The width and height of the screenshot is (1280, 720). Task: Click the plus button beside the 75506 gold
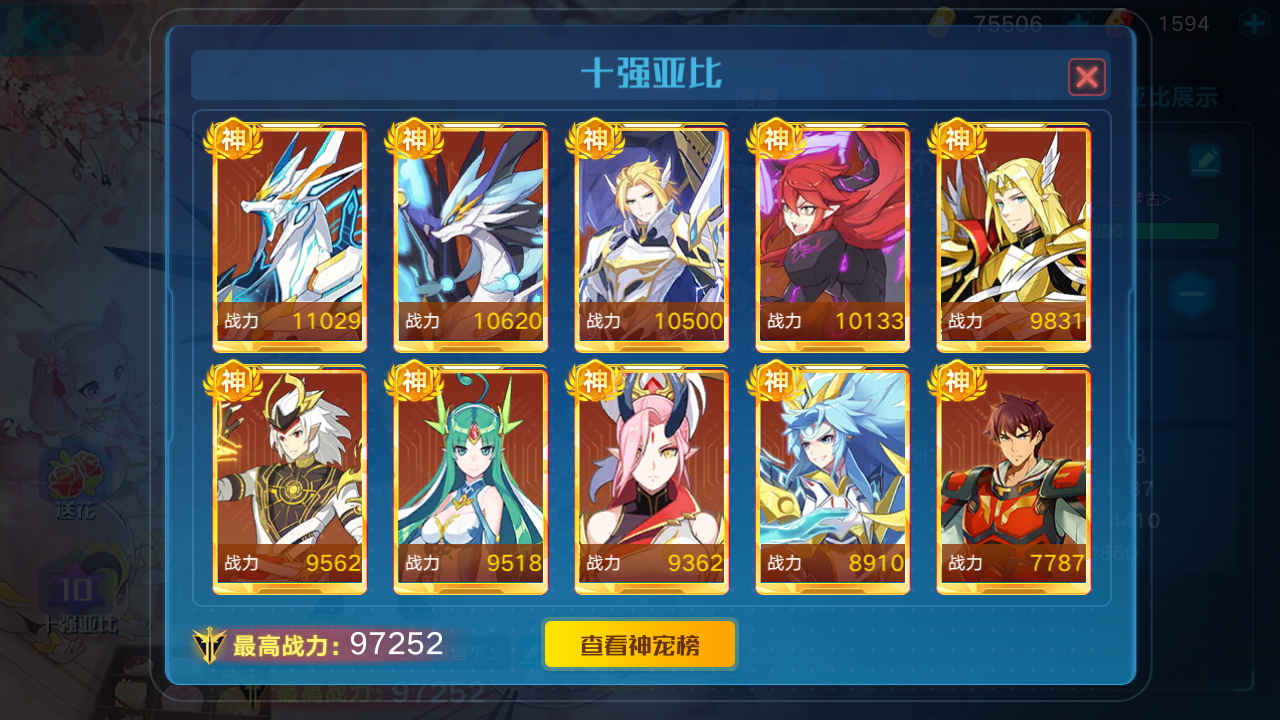[1077, 23]
